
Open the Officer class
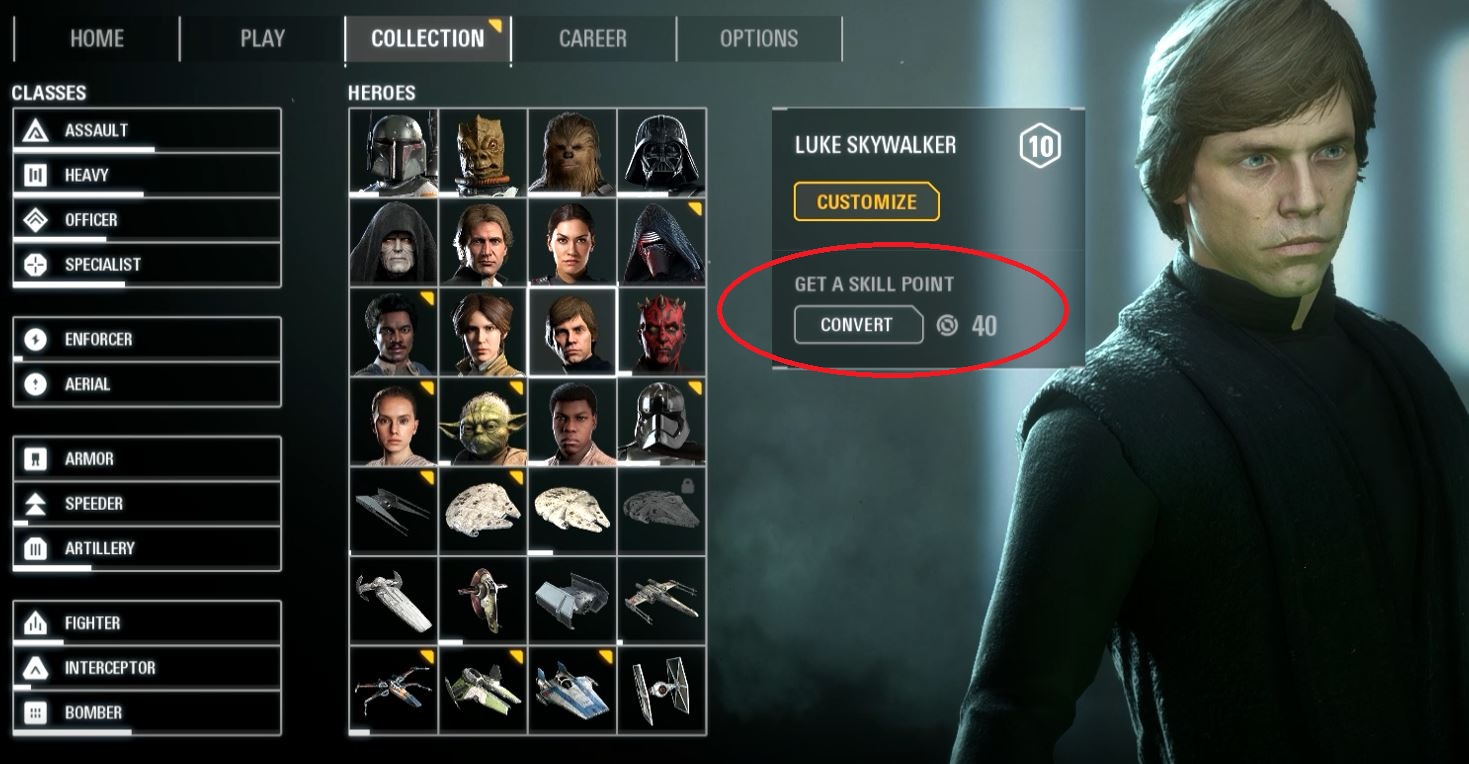146,220
